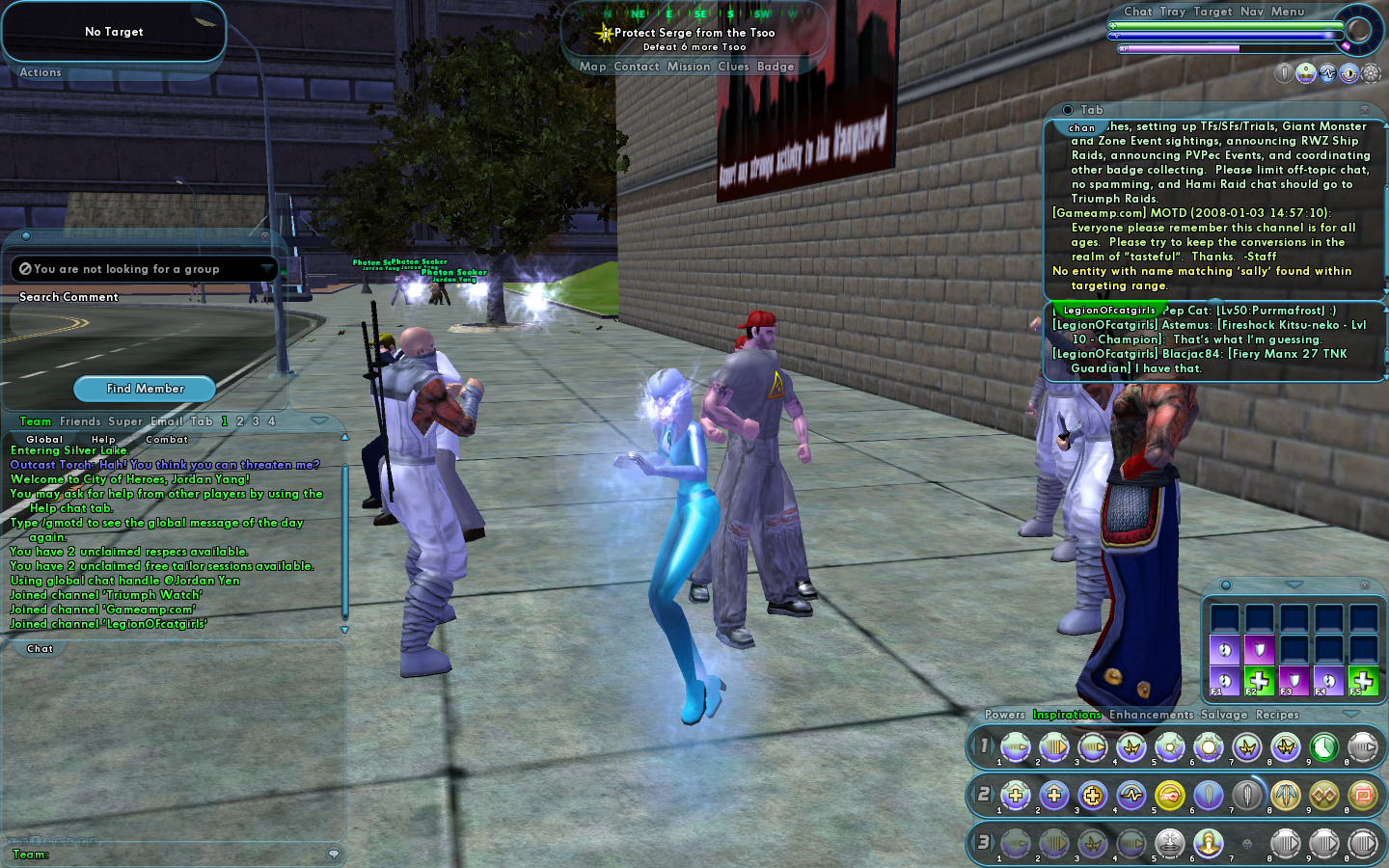The width and height of the screenshot is (1389, 868).
Task: Open the group search status dropdown
Action: [x=266, y=268]
